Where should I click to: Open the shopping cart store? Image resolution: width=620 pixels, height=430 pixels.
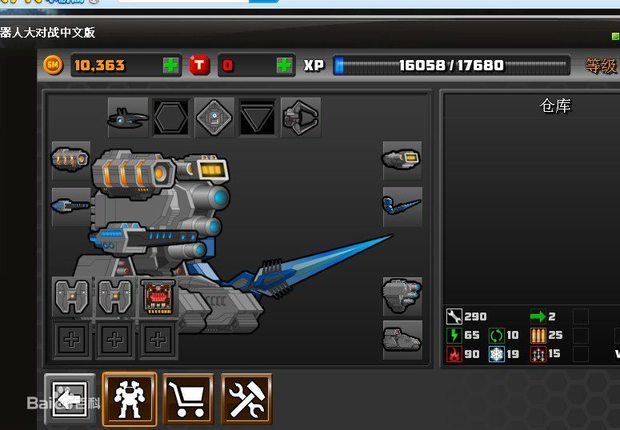[187, 400]
